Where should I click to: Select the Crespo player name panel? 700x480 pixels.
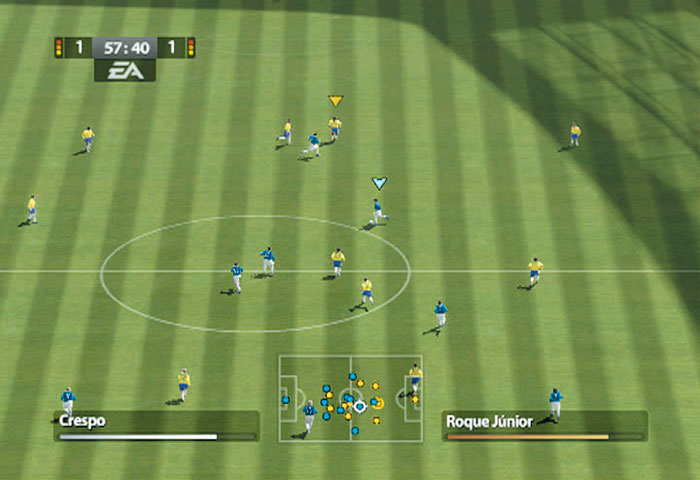pos(156,425)
